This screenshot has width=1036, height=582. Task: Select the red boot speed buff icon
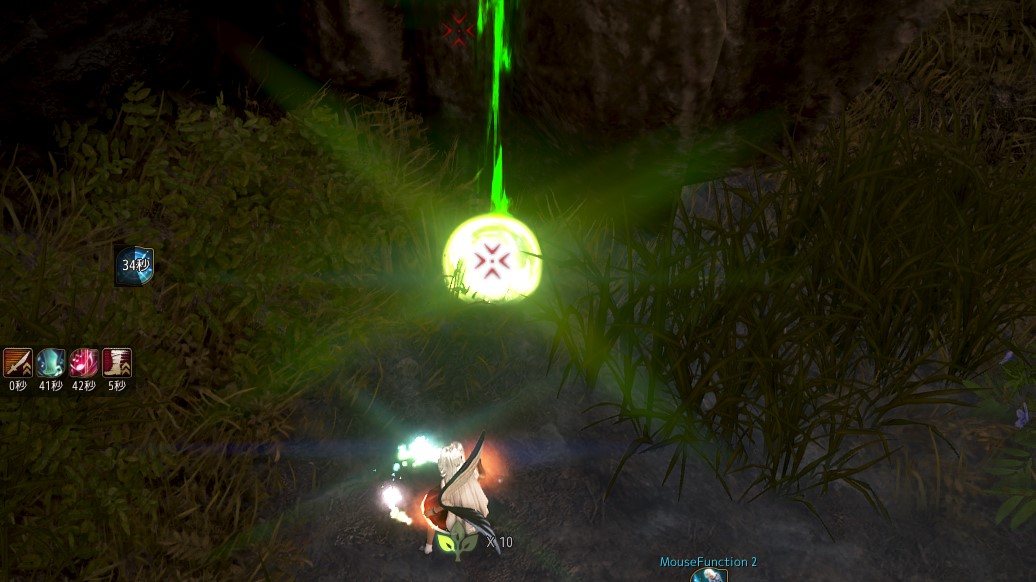(117, 362)
